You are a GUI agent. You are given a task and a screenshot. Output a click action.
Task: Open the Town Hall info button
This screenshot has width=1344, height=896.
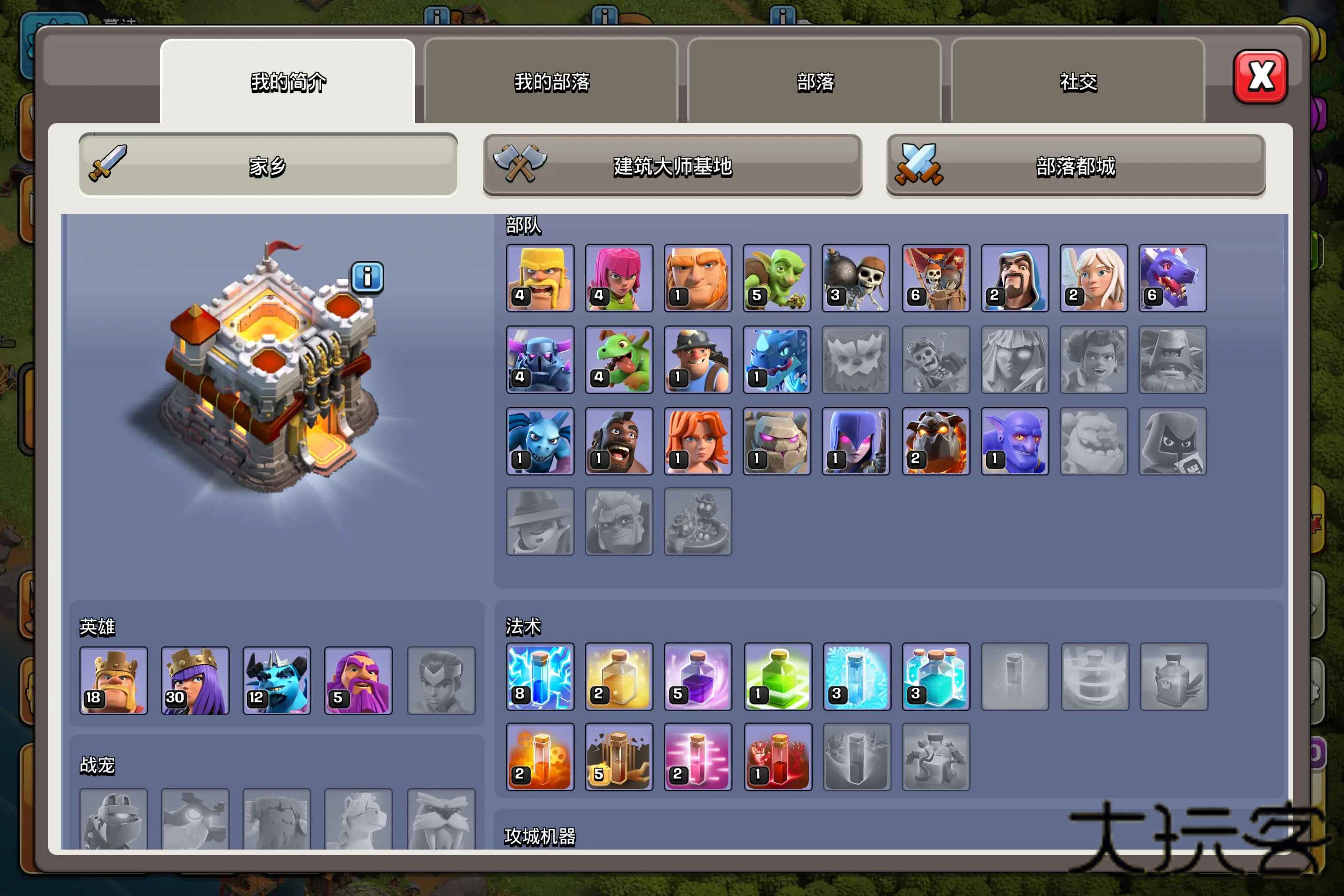(367, 278)
